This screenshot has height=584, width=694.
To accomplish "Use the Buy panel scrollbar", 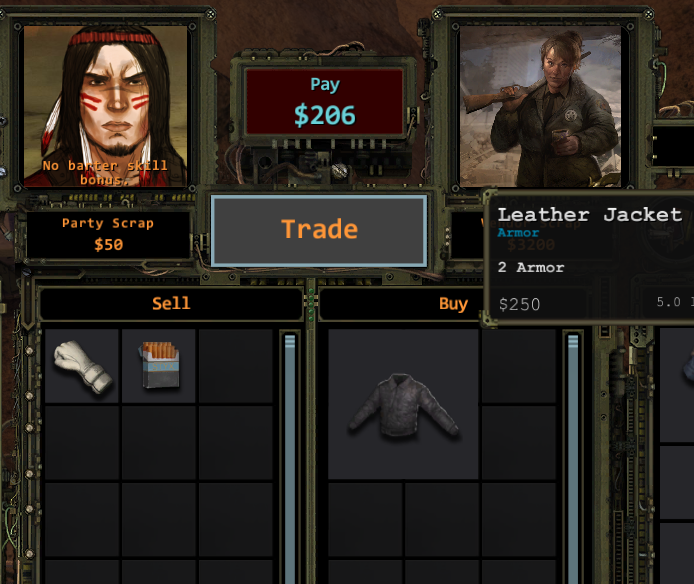I will [x=573, y=450].
